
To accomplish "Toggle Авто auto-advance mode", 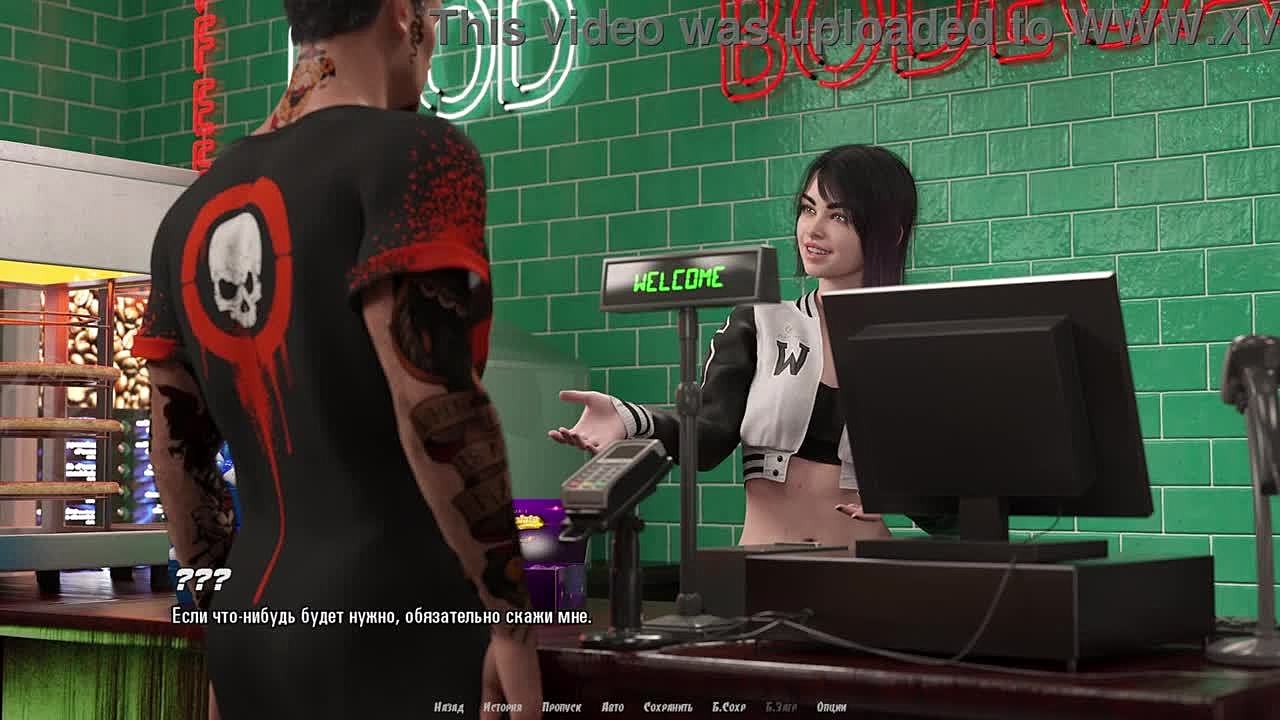I will click(613, 707).
